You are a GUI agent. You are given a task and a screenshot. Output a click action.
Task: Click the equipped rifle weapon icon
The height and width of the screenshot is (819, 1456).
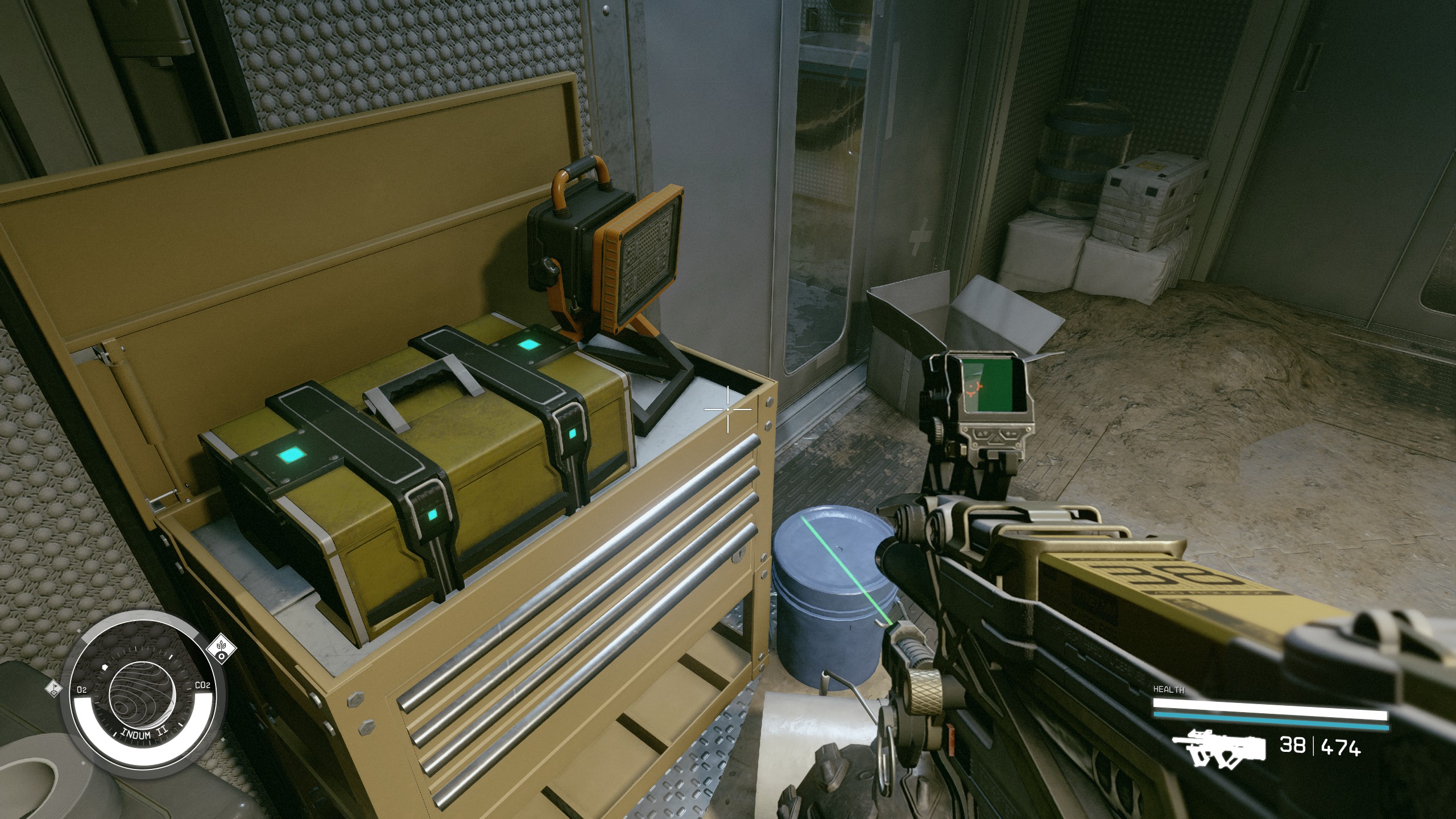coord(1219,748)
